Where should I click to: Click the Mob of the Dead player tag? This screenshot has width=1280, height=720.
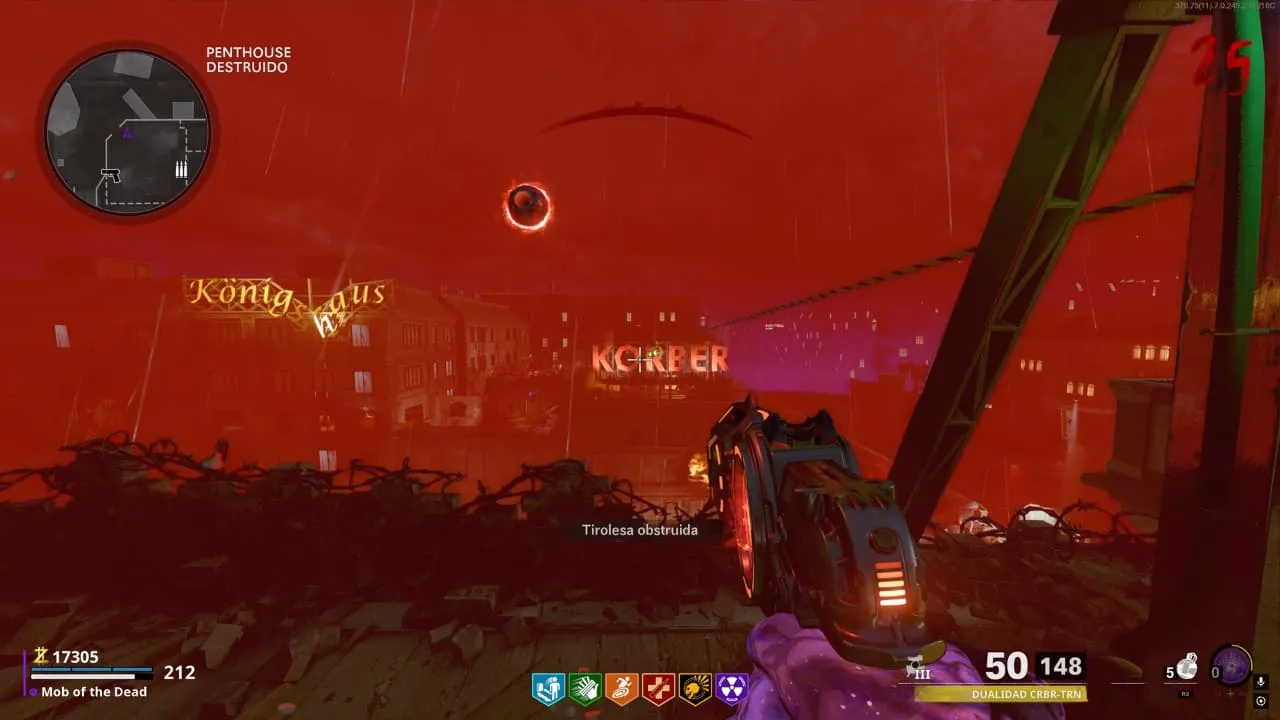click(94, 692)
